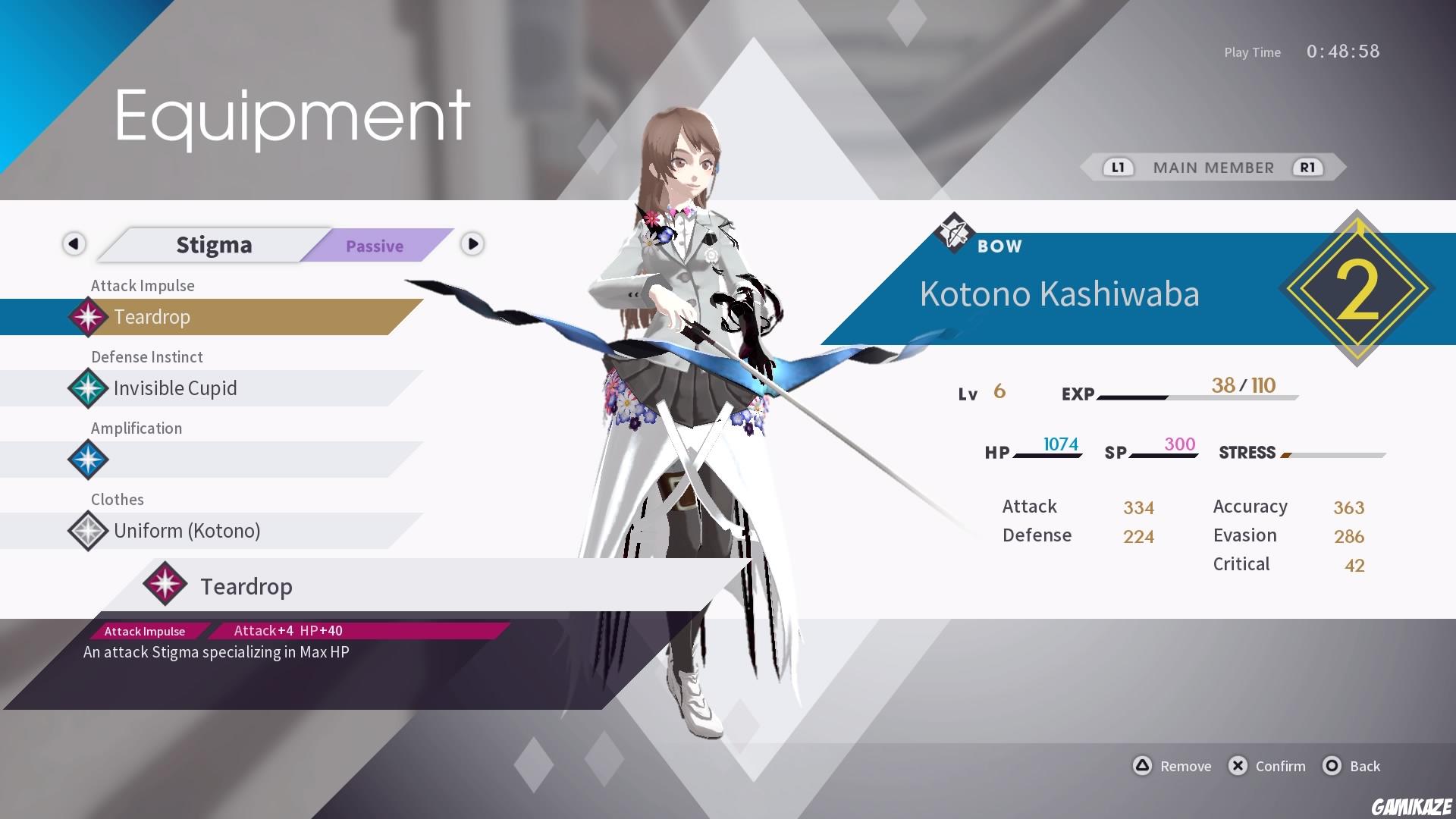Click the Bow weapon icon above Kotono's name
The height and width of the screenshot is (819, 1456).
point(953,234)
